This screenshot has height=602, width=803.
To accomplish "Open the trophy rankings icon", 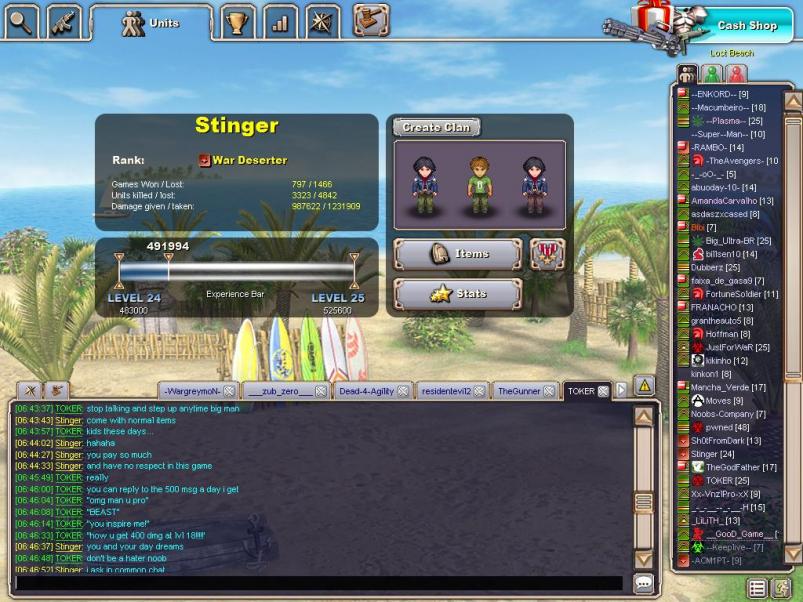I will pyautogui.click(x=236, y=20).
